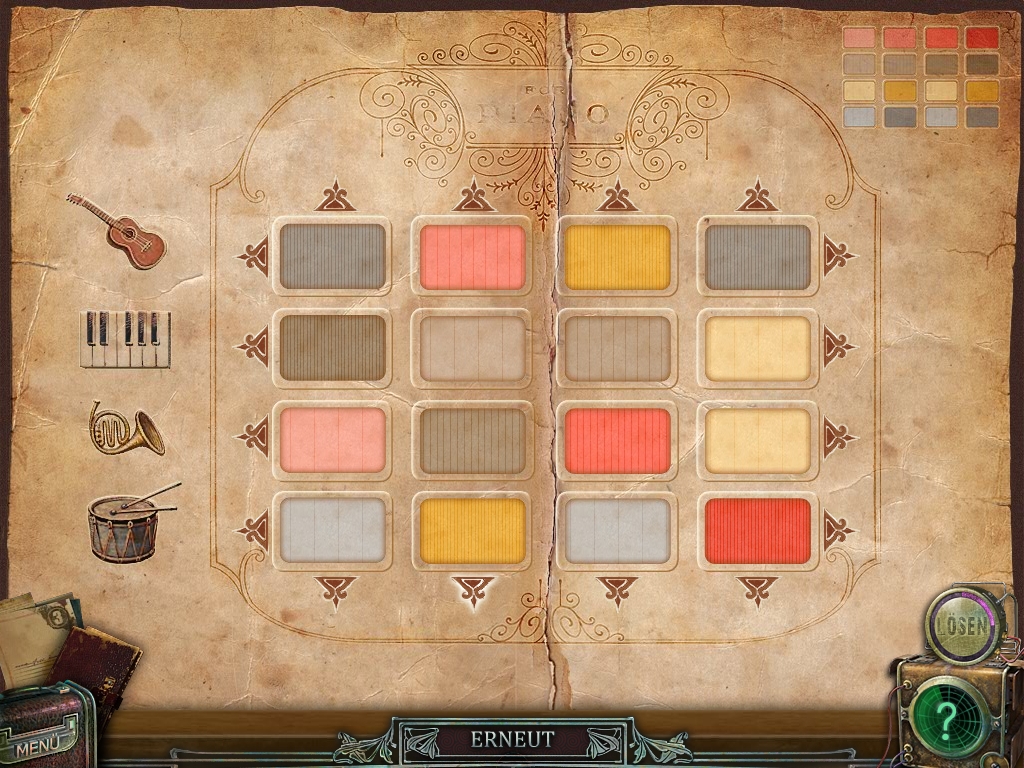This screenshot has height=768, width=1024.
Task: Select the cream tile ending the piano row
Action: click(757, 349)
